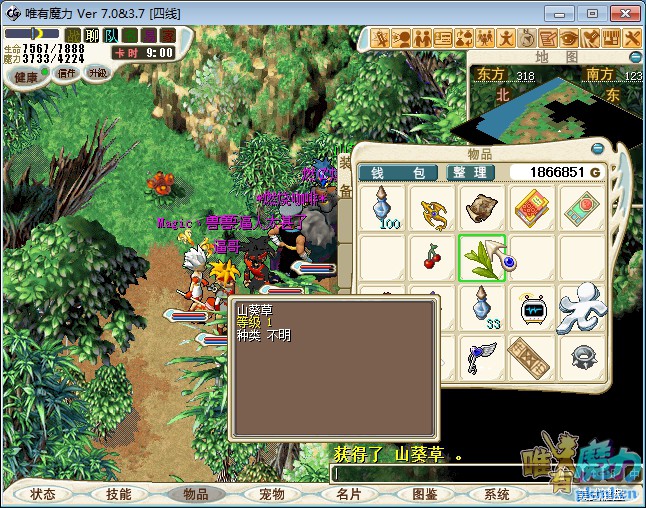Viewport: 646px width, 508px height.
Task: Show the 名片 name card menu
Action: (348, 494)
